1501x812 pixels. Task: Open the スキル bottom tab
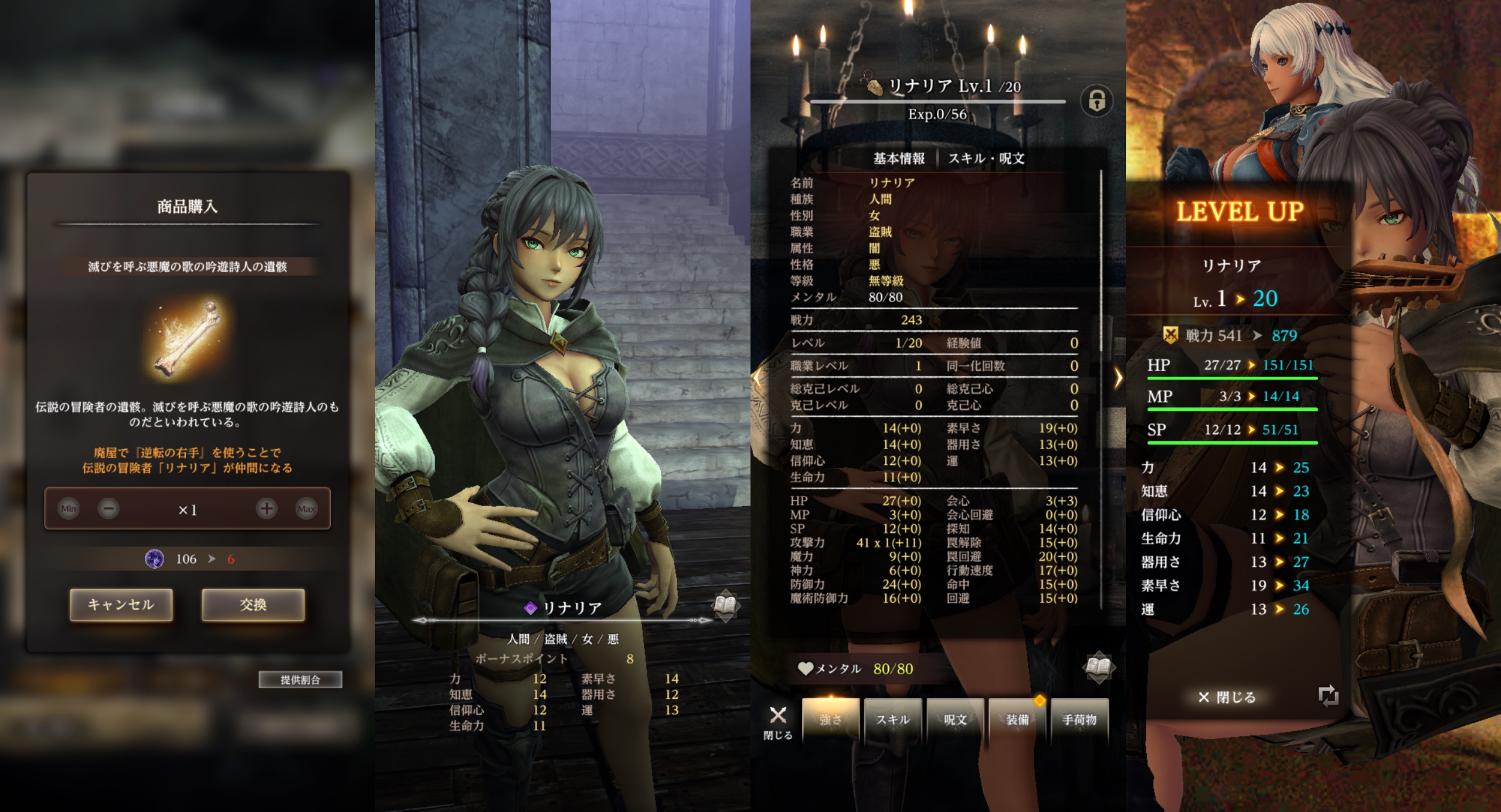coord(893,719)
